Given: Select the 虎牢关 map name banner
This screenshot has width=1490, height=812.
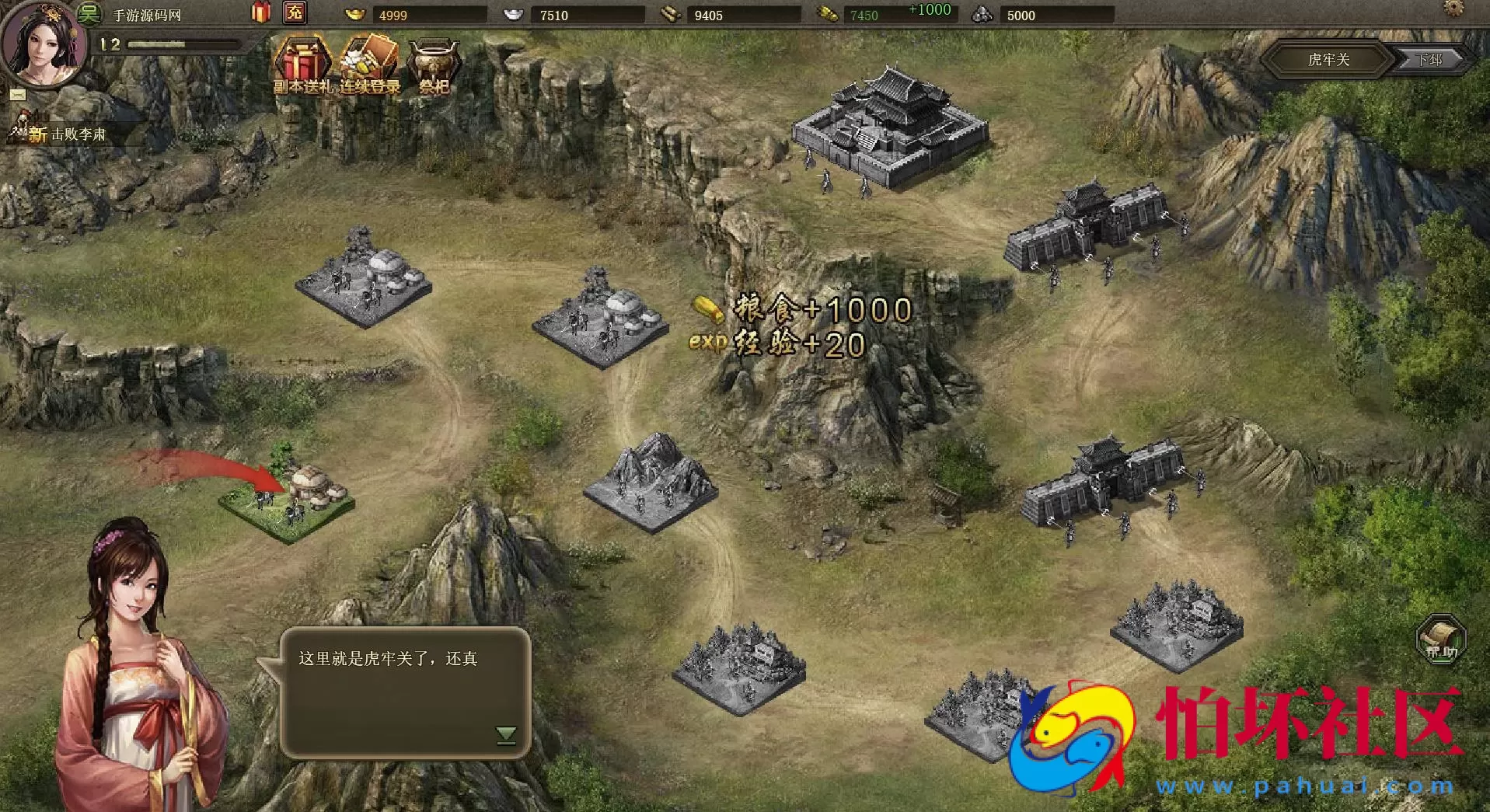Looking at the screenshot, I should (x=1329, y=59).
